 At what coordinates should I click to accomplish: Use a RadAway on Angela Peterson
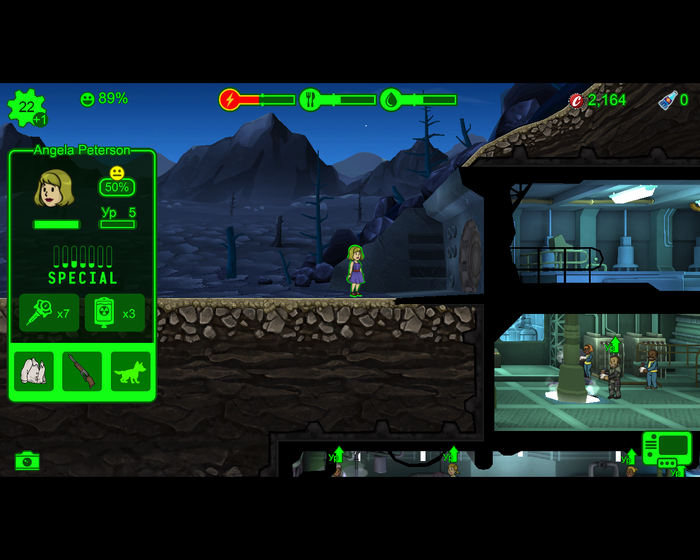[115, 313]
